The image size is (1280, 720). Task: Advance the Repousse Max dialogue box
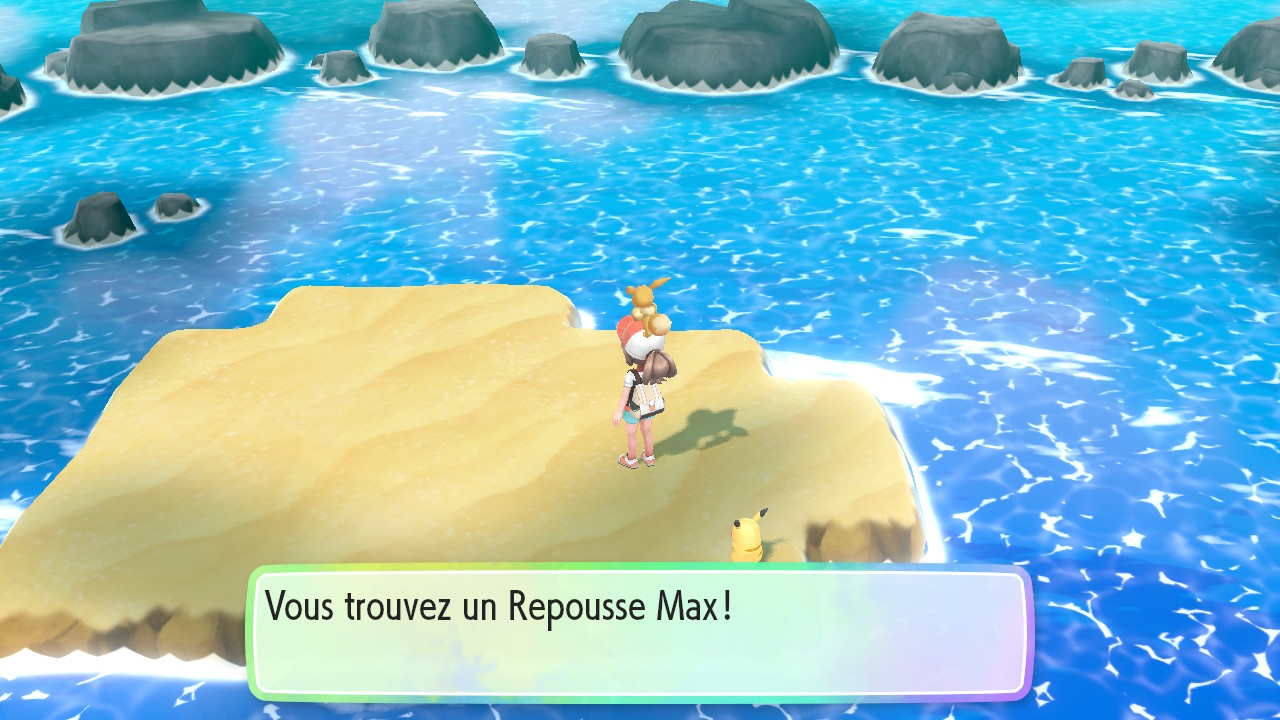pos(640,632)
